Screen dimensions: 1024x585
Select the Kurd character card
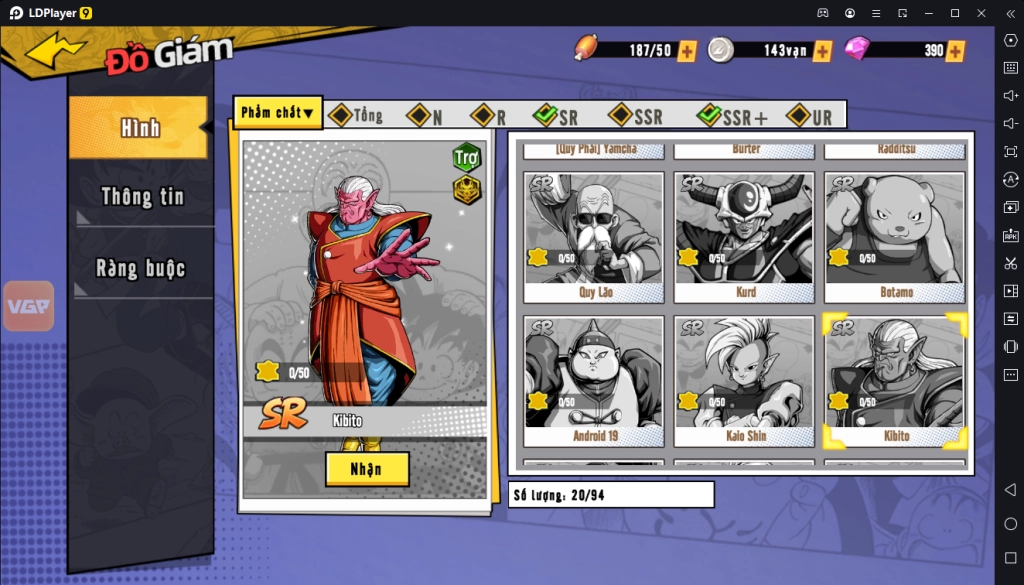745,237
